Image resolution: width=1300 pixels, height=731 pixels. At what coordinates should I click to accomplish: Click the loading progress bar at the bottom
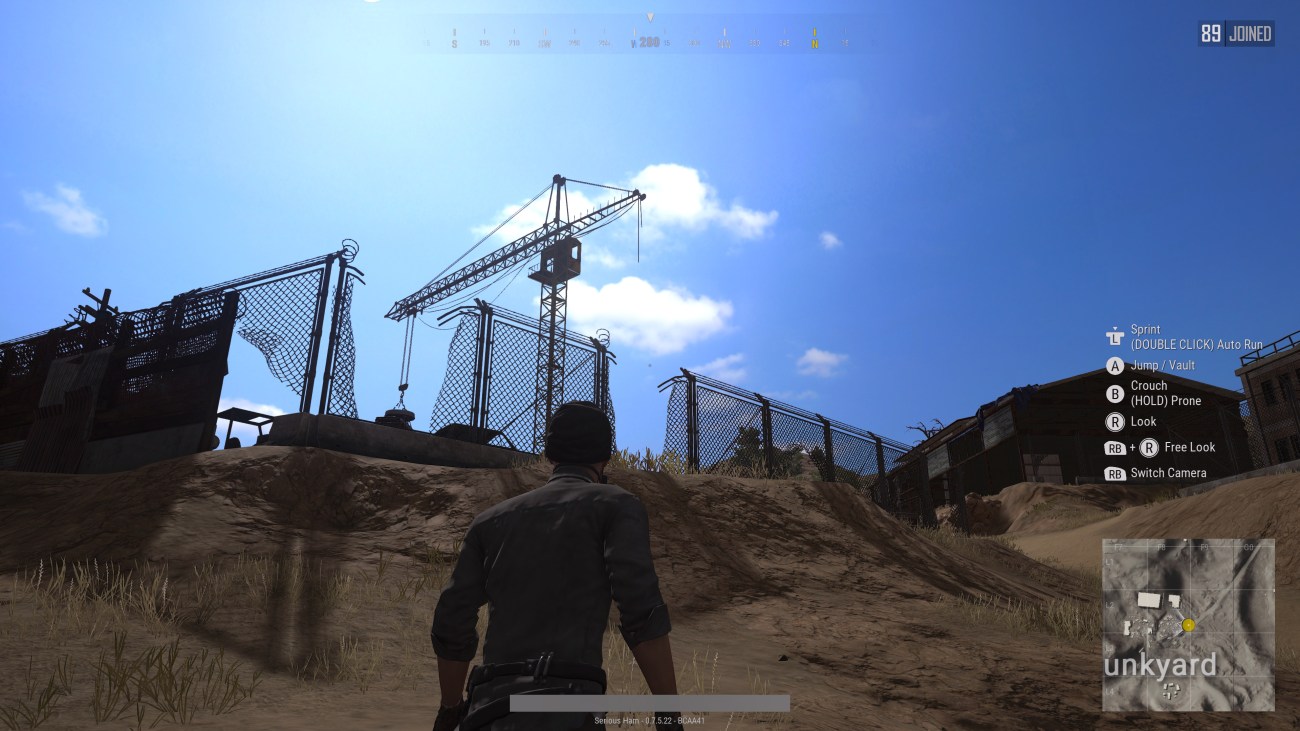pyautogui.click(x=648, y=703)
